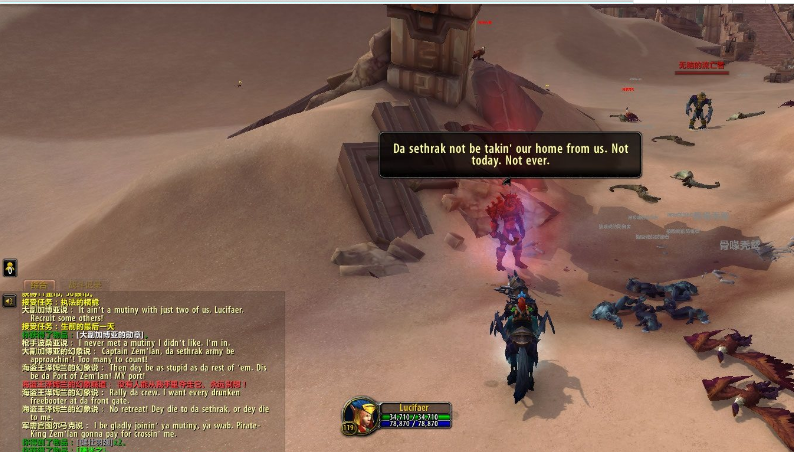
Task: Toggle the chat speaker sound icon
Action: click(9, 300)
